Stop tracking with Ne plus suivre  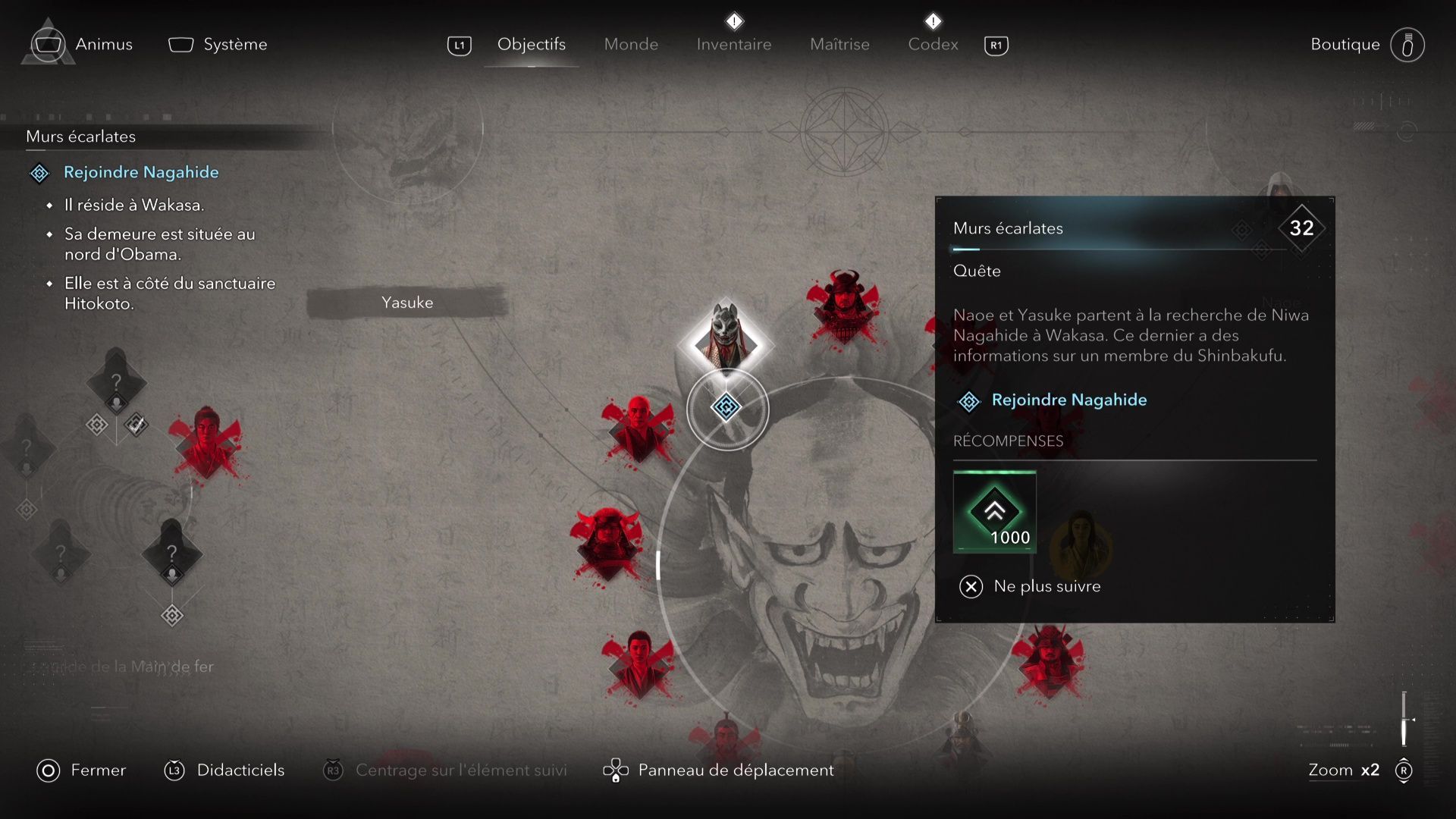[1046, 586]
